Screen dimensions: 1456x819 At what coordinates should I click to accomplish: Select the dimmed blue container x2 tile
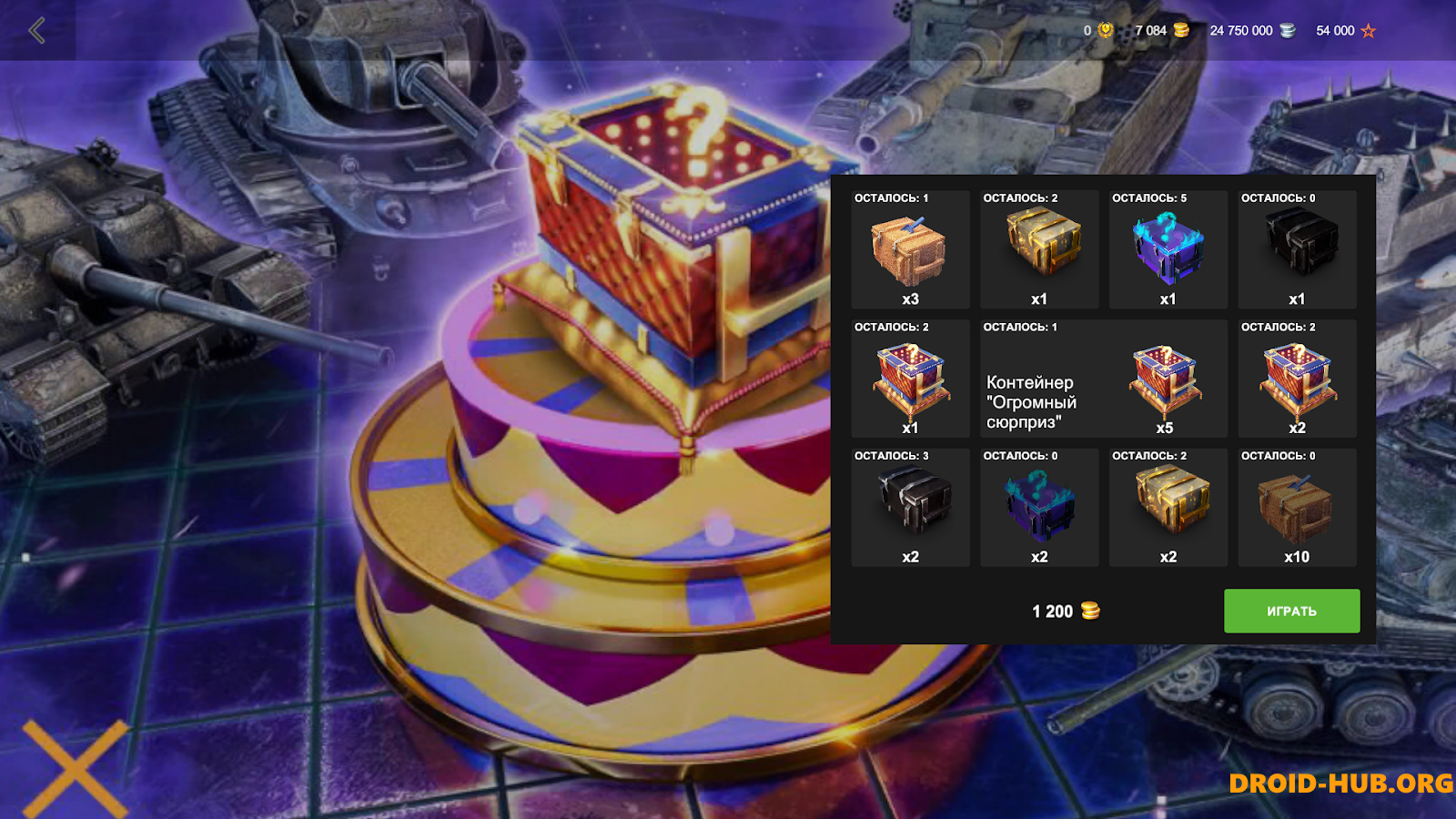point(1039,508)
